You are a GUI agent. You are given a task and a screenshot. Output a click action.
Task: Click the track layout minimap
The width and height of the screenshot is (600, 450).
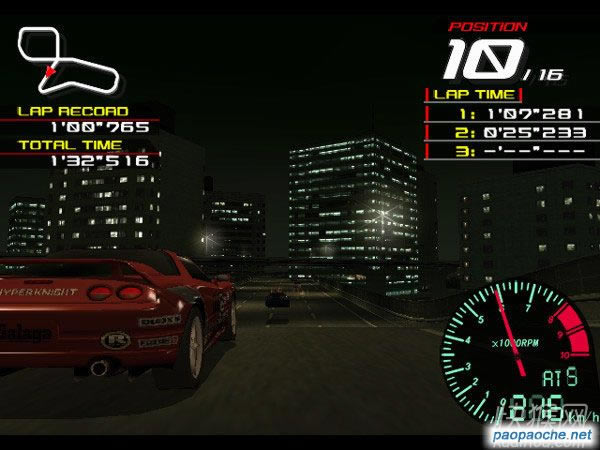pos(68,58)
